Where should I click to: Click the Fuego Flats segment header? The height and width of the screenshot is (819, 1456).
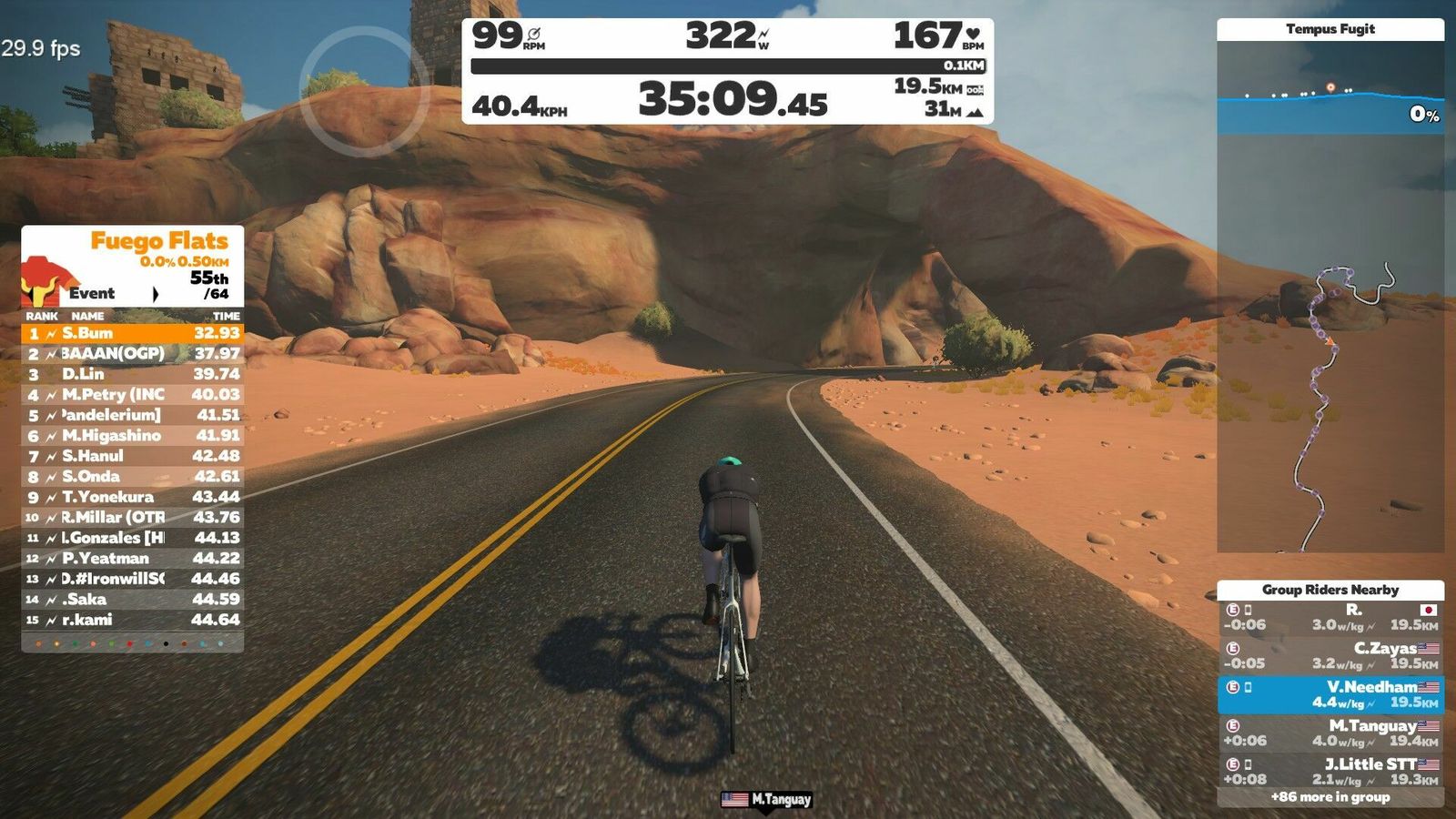158,242
